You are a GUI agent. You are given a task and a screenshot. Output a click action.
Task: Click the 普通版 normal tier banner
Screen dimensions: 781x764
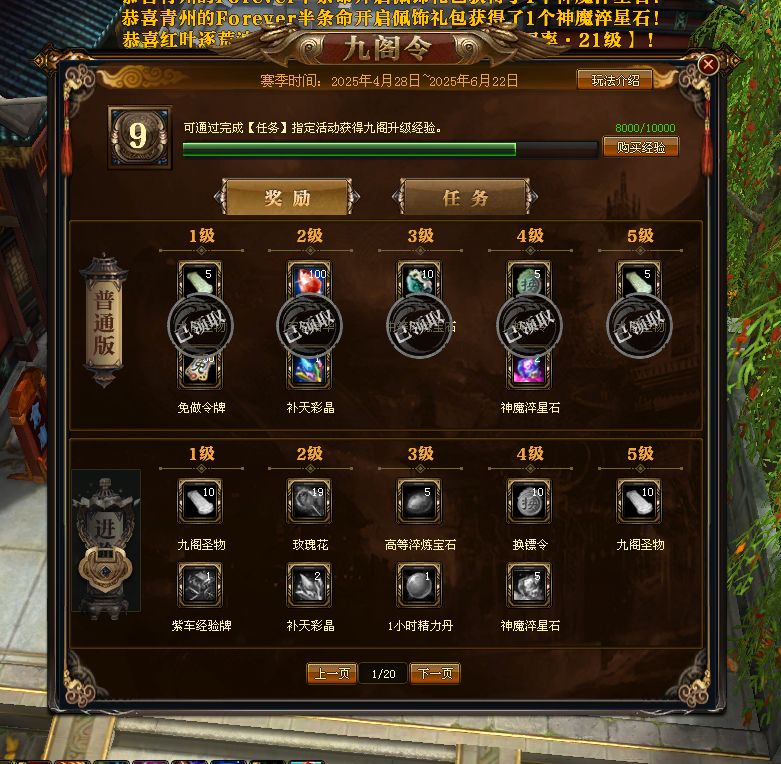coord(104,322)
